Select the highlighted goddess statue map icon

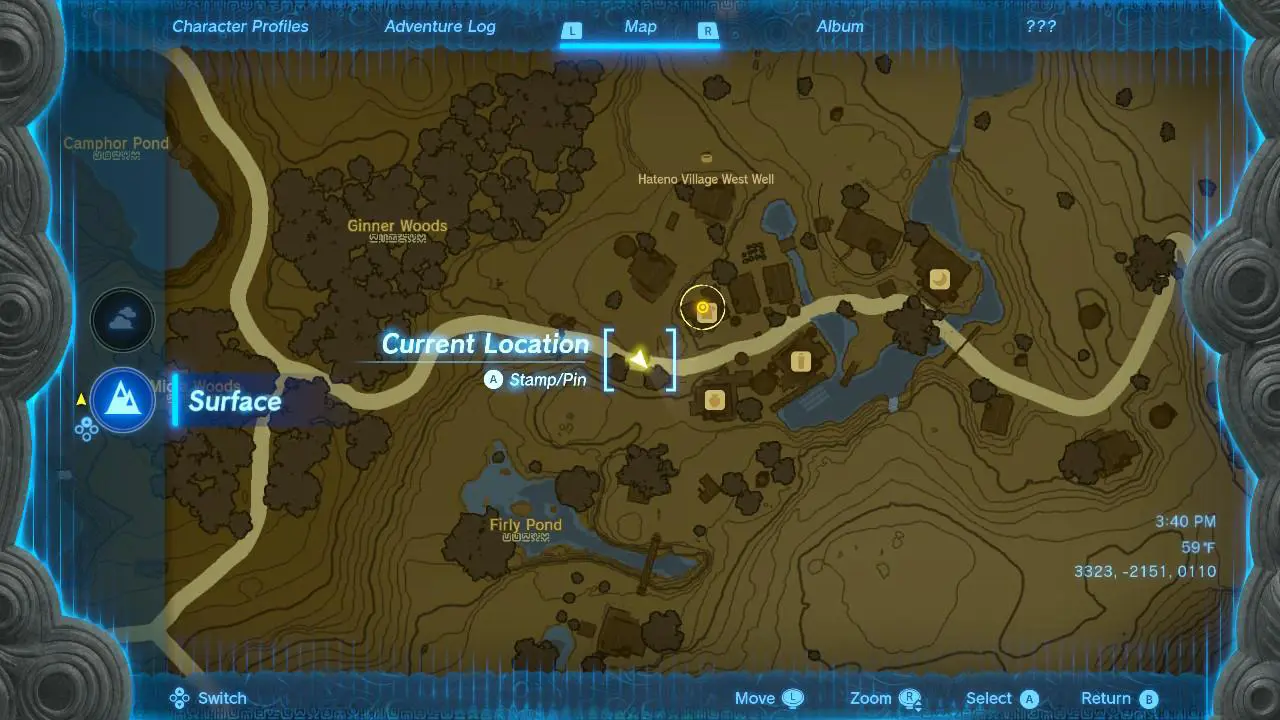tap(702, 308)
